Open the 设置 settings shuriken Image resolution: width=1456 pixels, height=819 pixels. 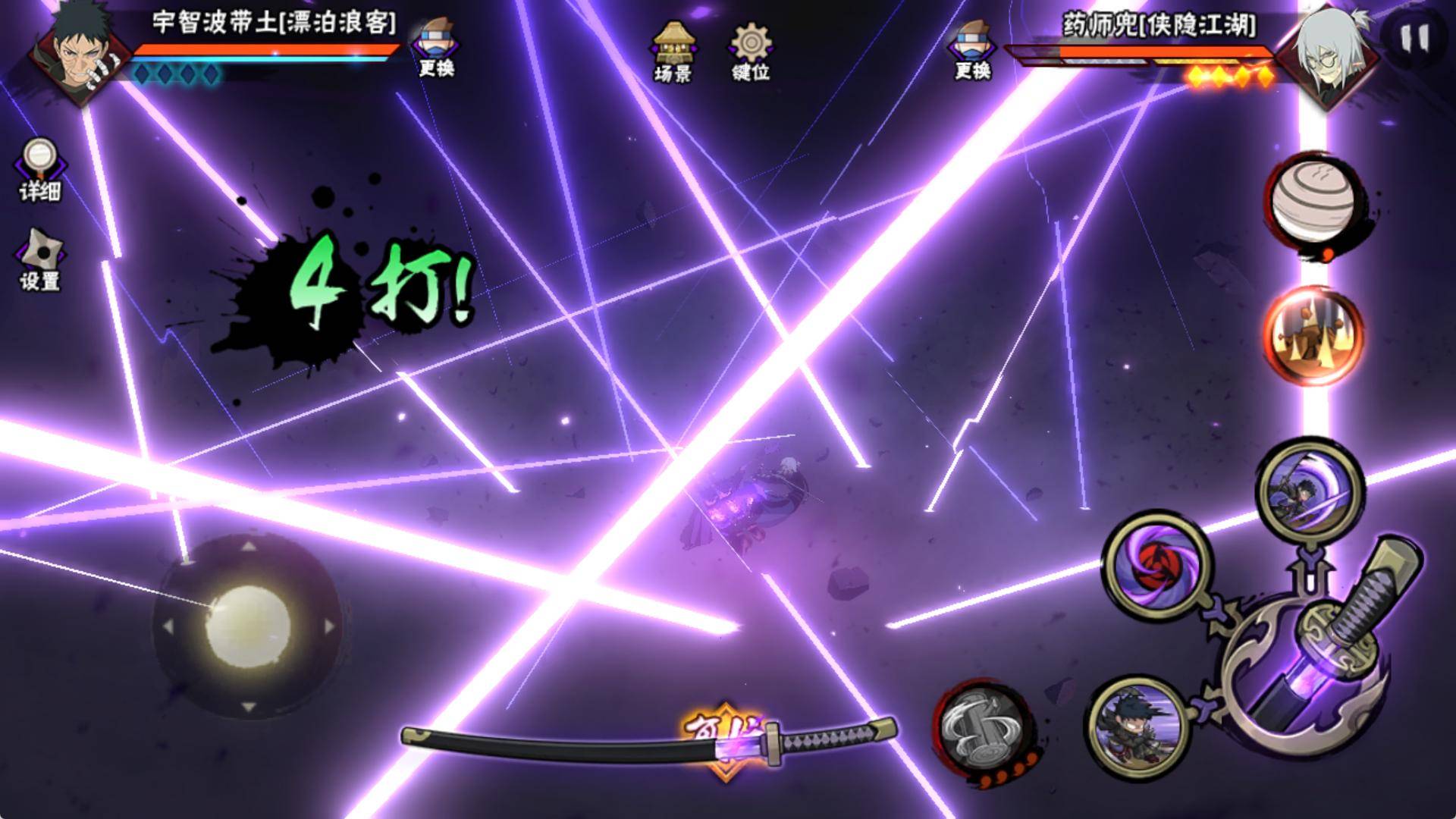click(39, 259)
